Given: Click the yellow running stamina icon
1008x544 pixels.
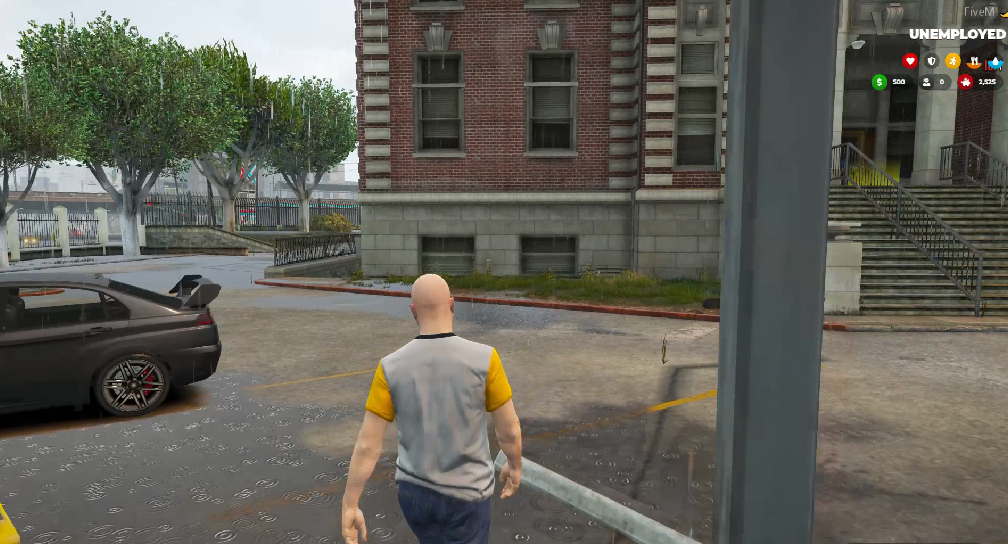Looking at the screenshot, I should point(953,61).
